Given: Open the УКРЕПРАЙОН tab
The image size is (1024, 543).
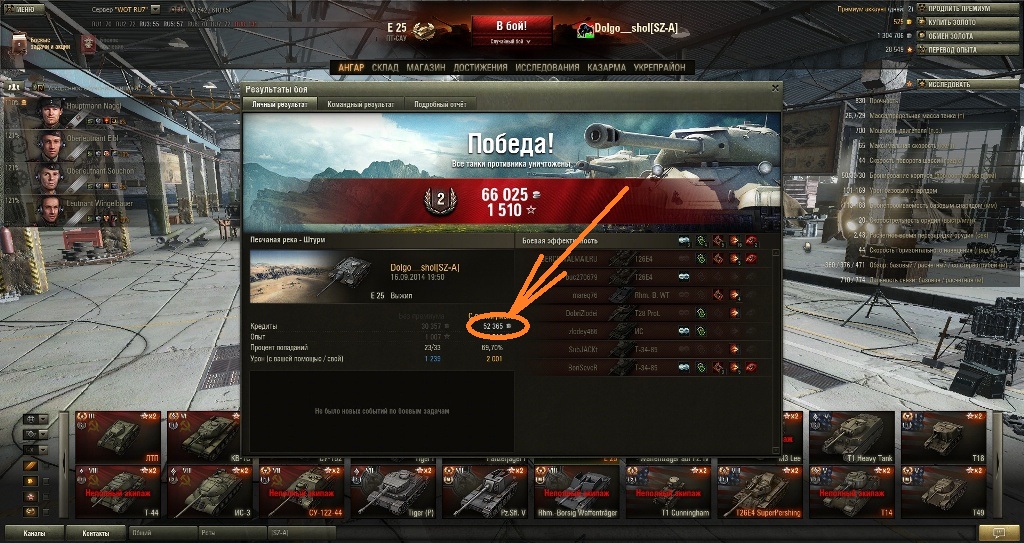Looking at the screenshot, I should pos(660,67).
